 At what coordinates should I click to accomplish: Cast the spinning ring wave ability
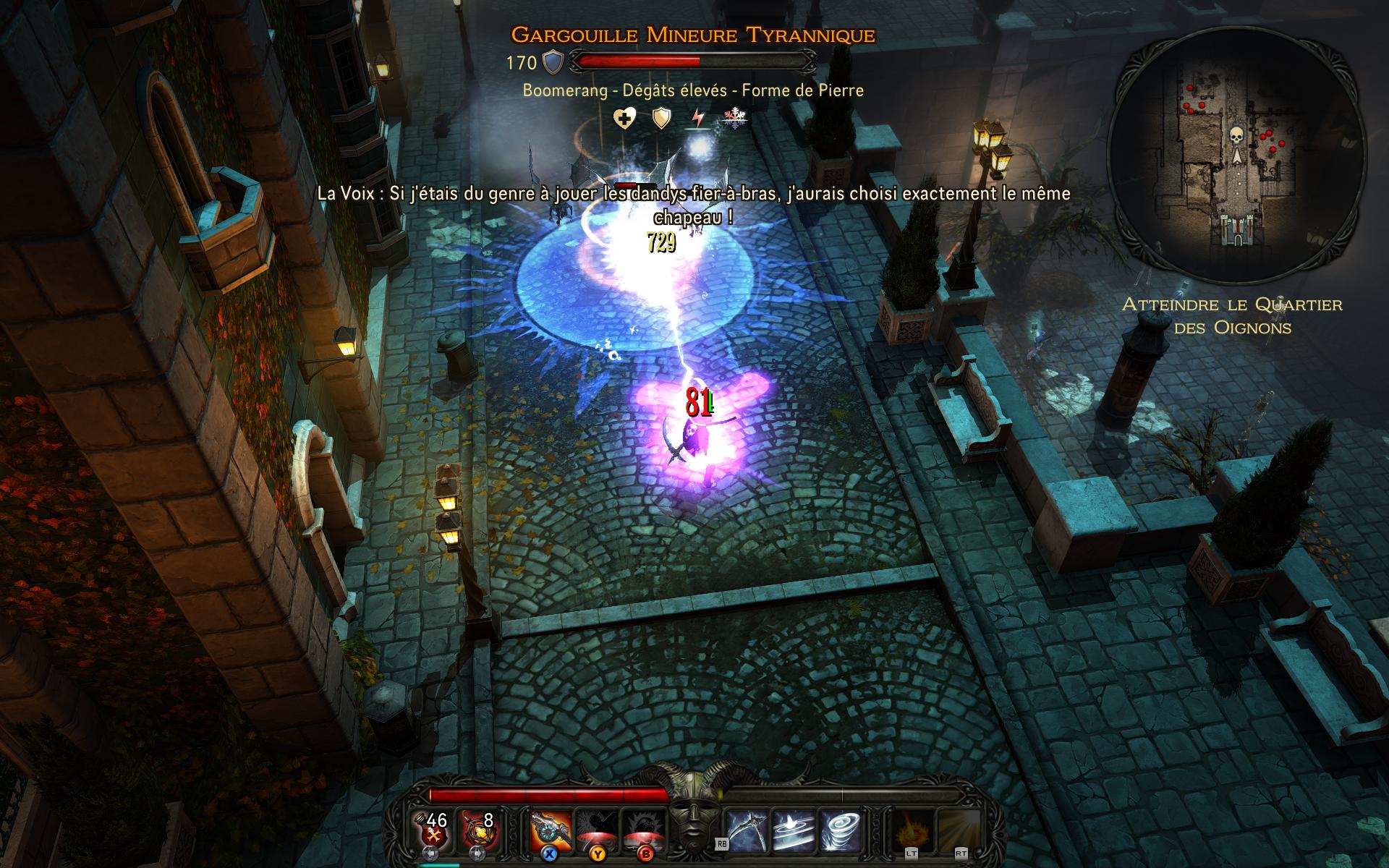(794, 830)
